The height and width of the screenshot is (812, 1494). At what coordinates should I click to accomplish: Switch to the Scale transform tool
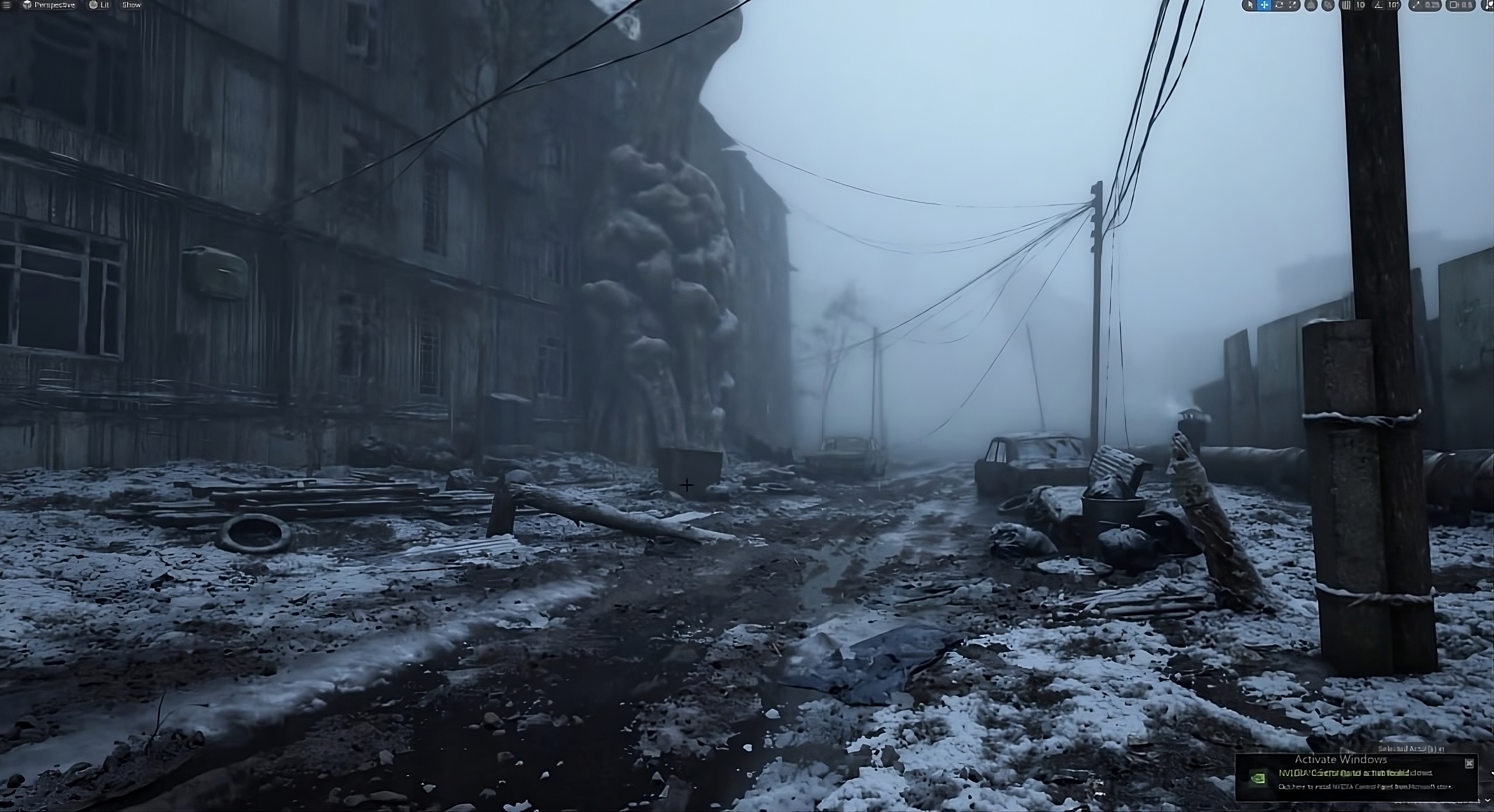pyautogui.click(x=1293, y=5)
